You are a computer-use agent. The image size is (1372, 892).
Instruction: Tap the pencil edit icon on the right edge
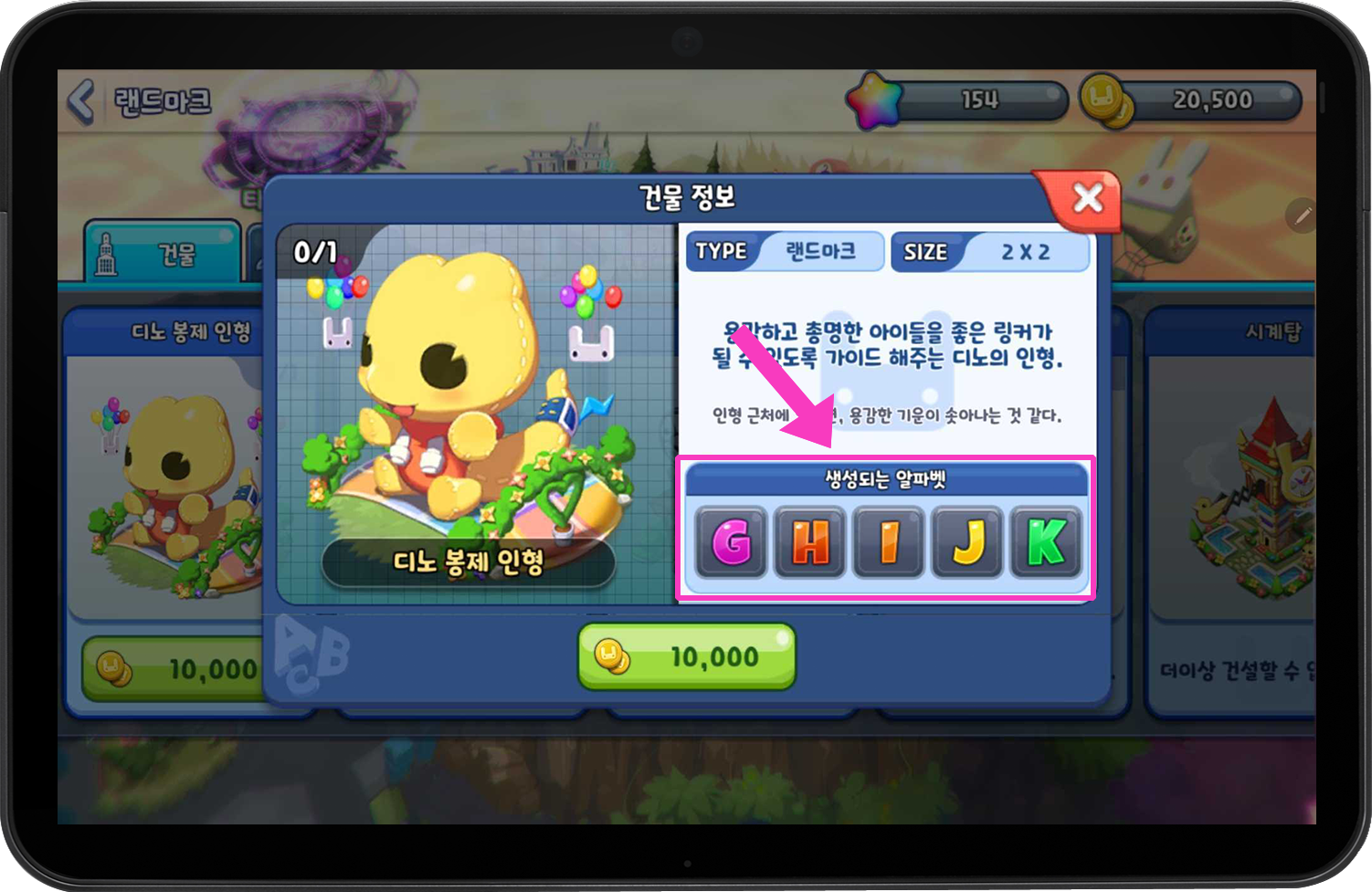(x=1302, y=216)
